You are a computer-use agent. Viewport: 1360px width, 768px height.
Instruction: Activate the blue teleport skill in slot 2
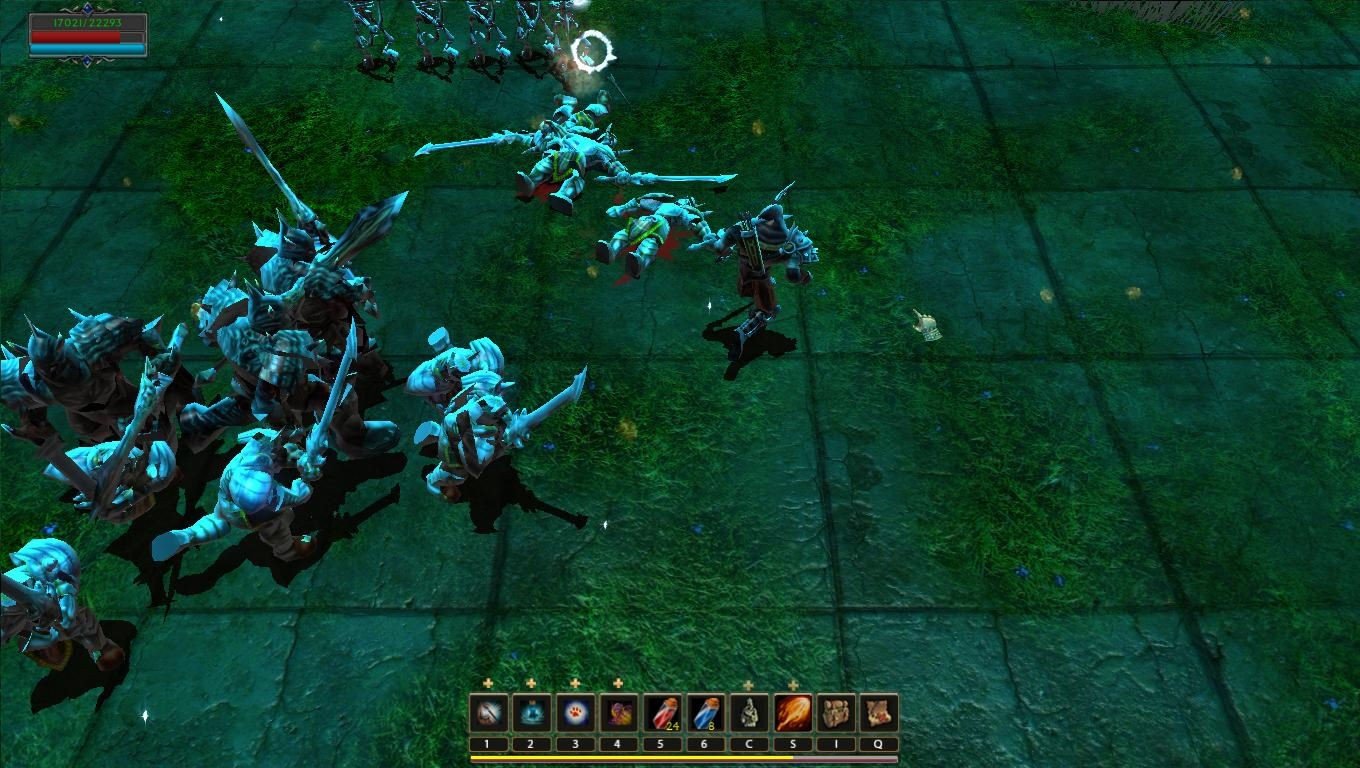pos(530,711)
